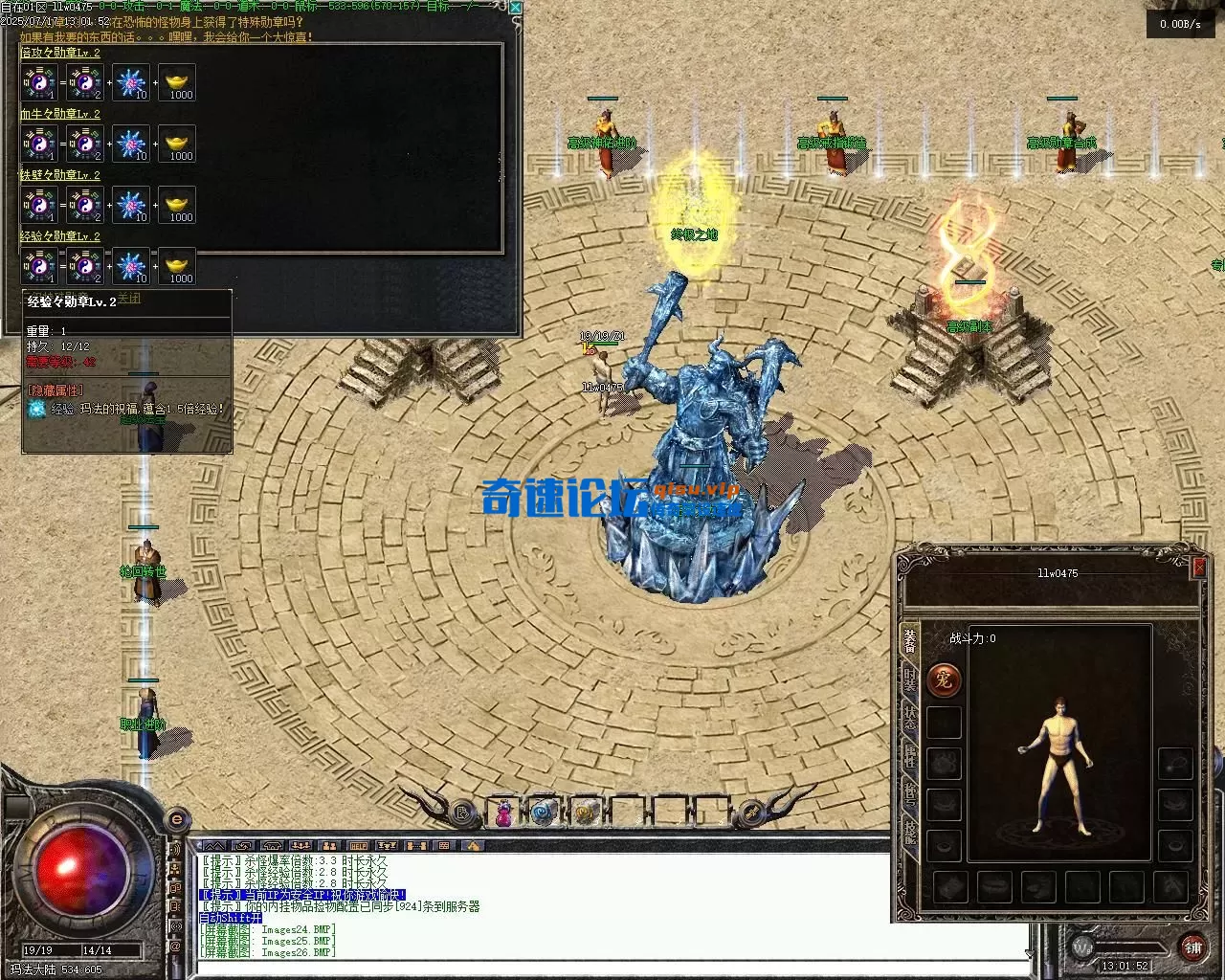Click the 关闭 close link in the dialog
1225x980 pixels.
coord(128,298)
